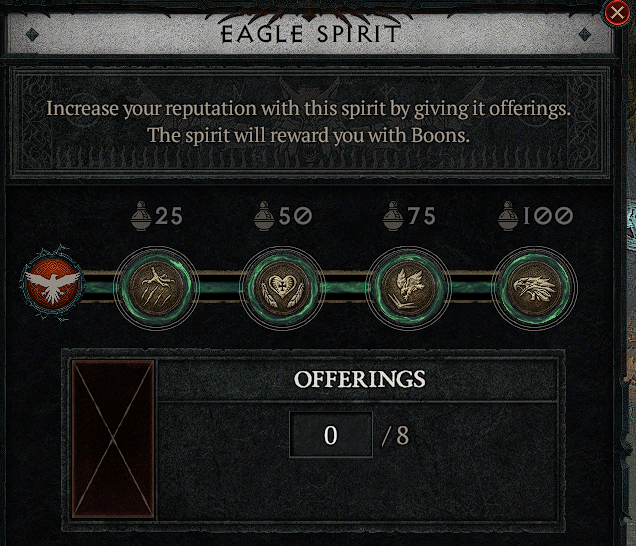The image size is (636, 546).
Task: Choose the winged feather boon at 75
Action: 408,286
